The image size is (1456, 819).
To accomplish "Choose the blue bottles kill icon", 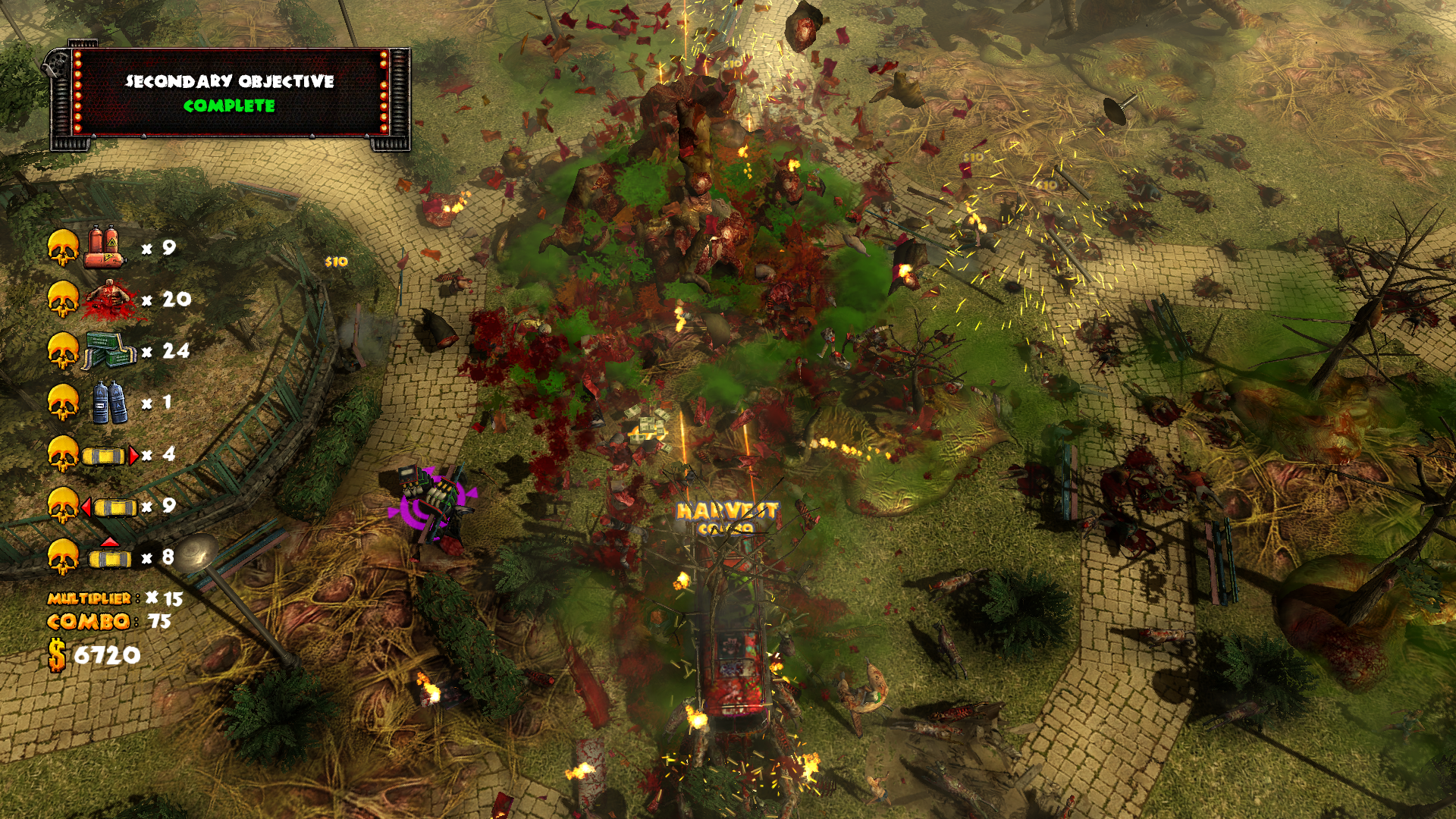I will coord(109,403).
